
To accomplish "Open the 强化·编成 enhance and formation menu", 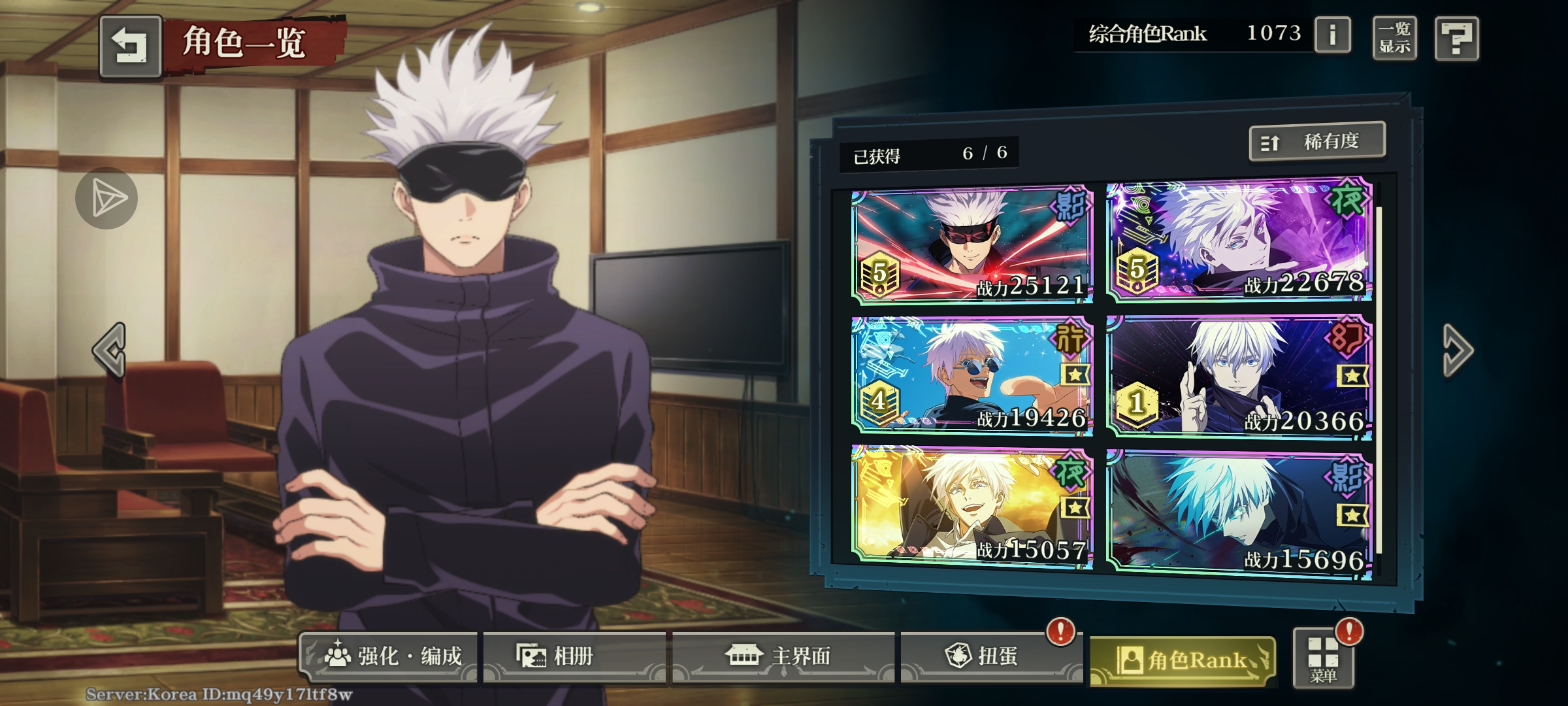I will tap(389, 656).
